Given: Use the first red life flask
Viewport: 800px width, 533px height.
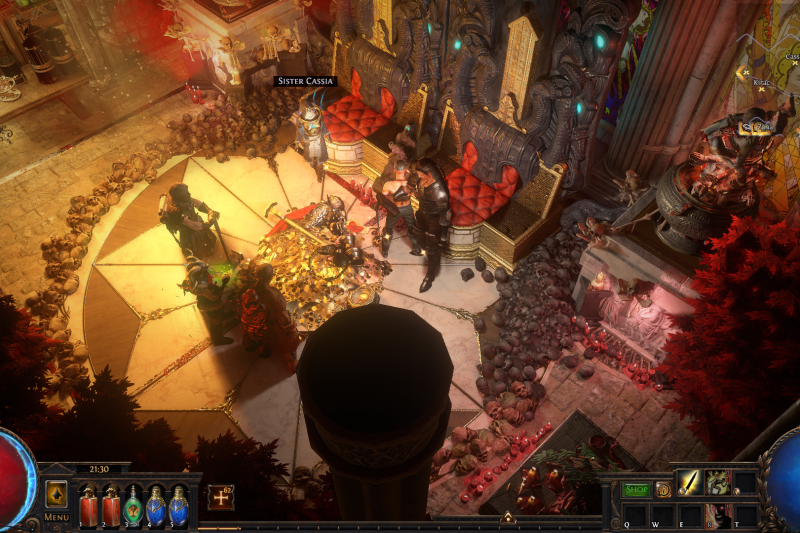Looking at the screenshot, I should 88,506.
